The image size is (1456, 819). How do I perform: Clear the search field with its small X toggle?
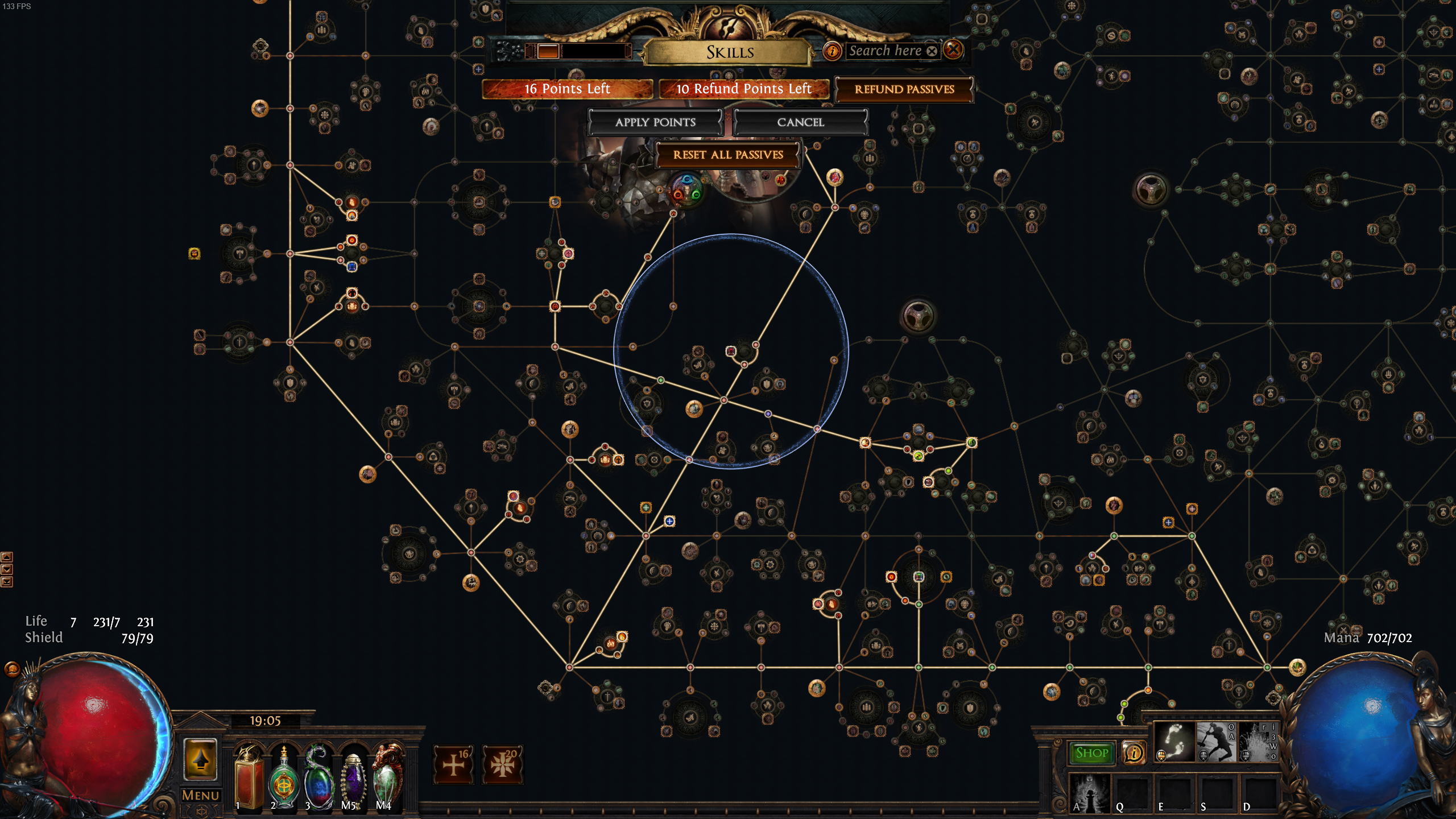(x=932, y=51)
